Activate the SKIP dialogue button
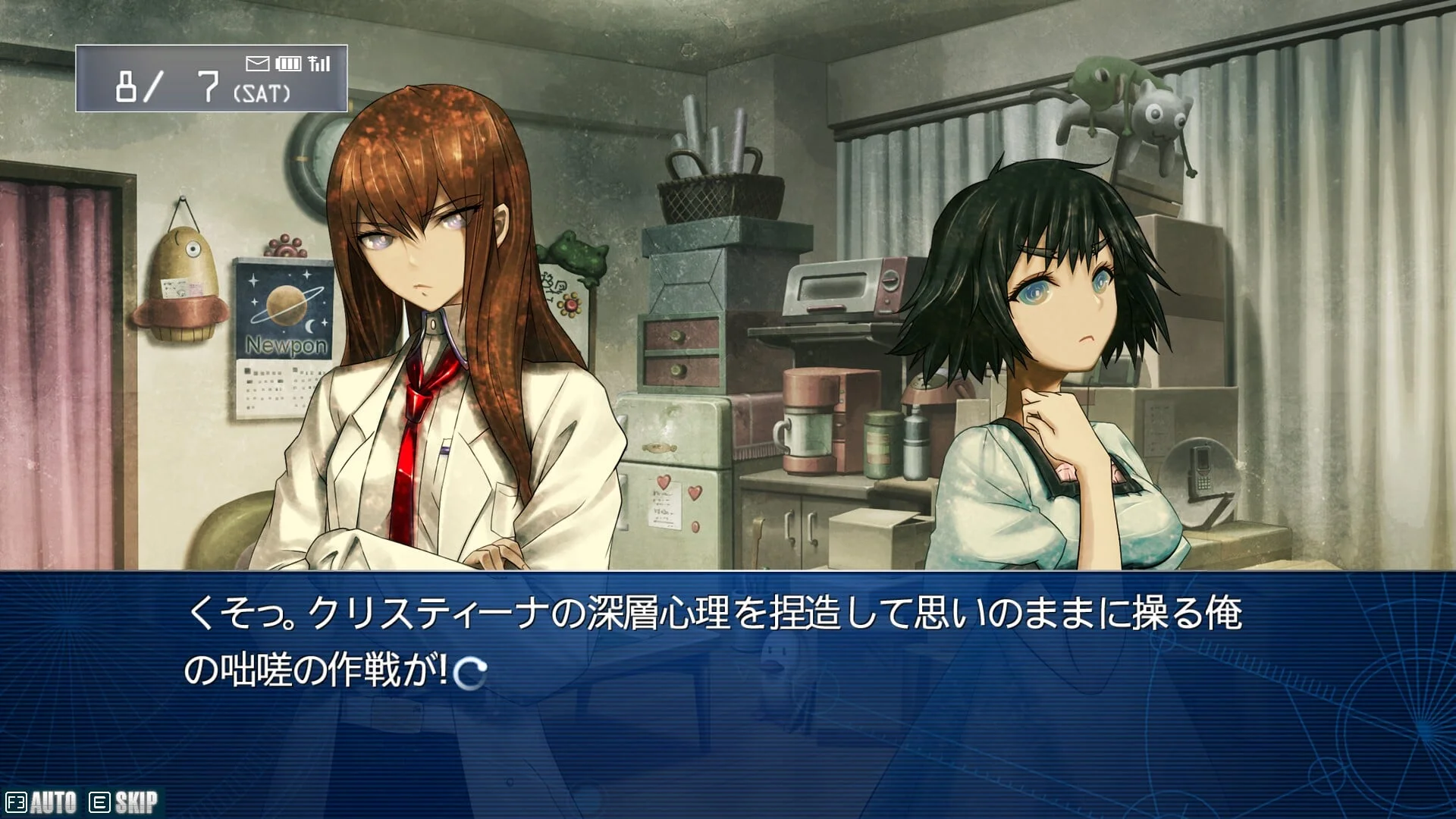The image size is (1456, 819). [125, 802]
